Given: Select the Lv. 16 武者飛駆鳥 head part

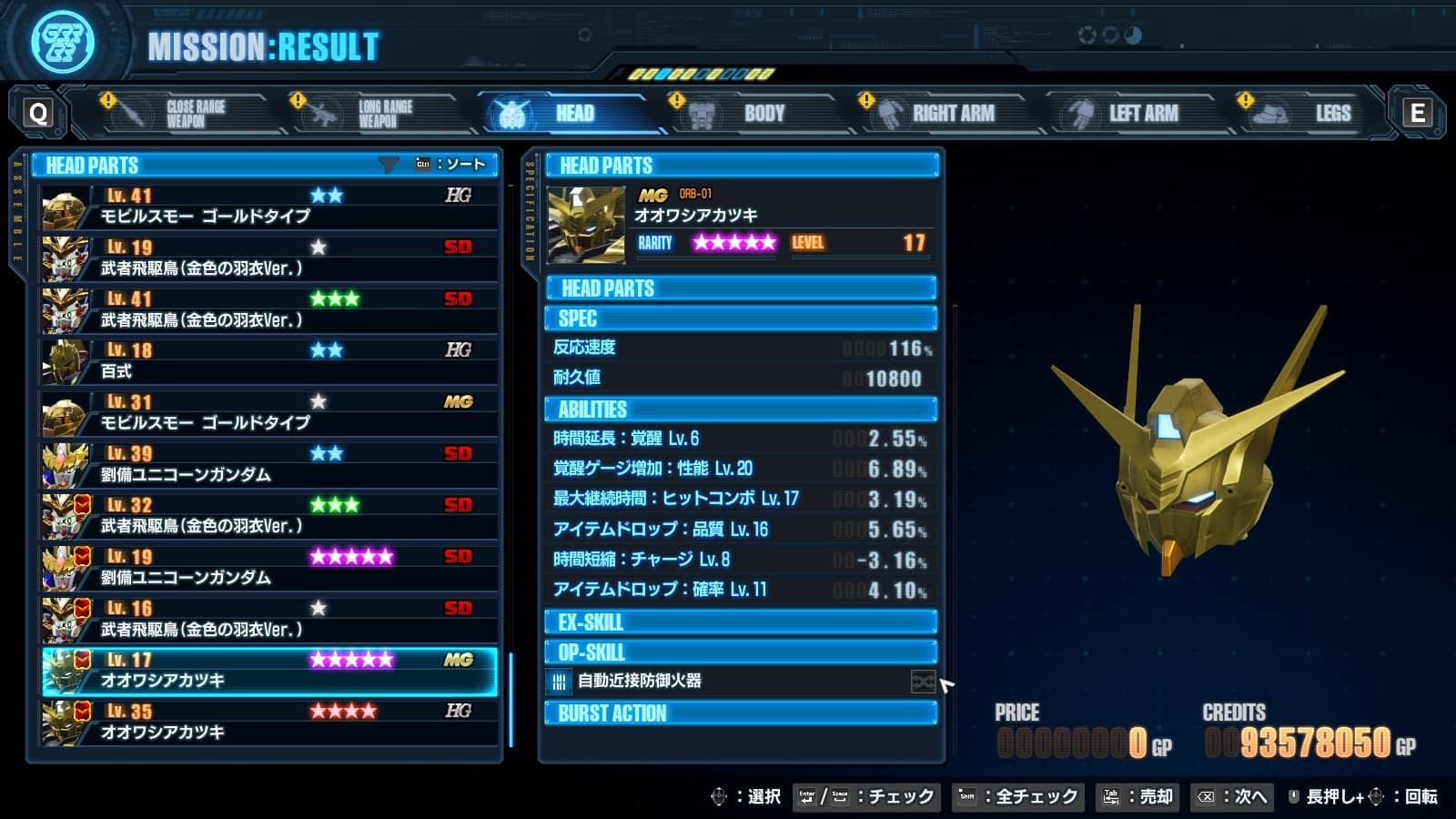Looking at the screenshot, I should click(x=269, y=619).
